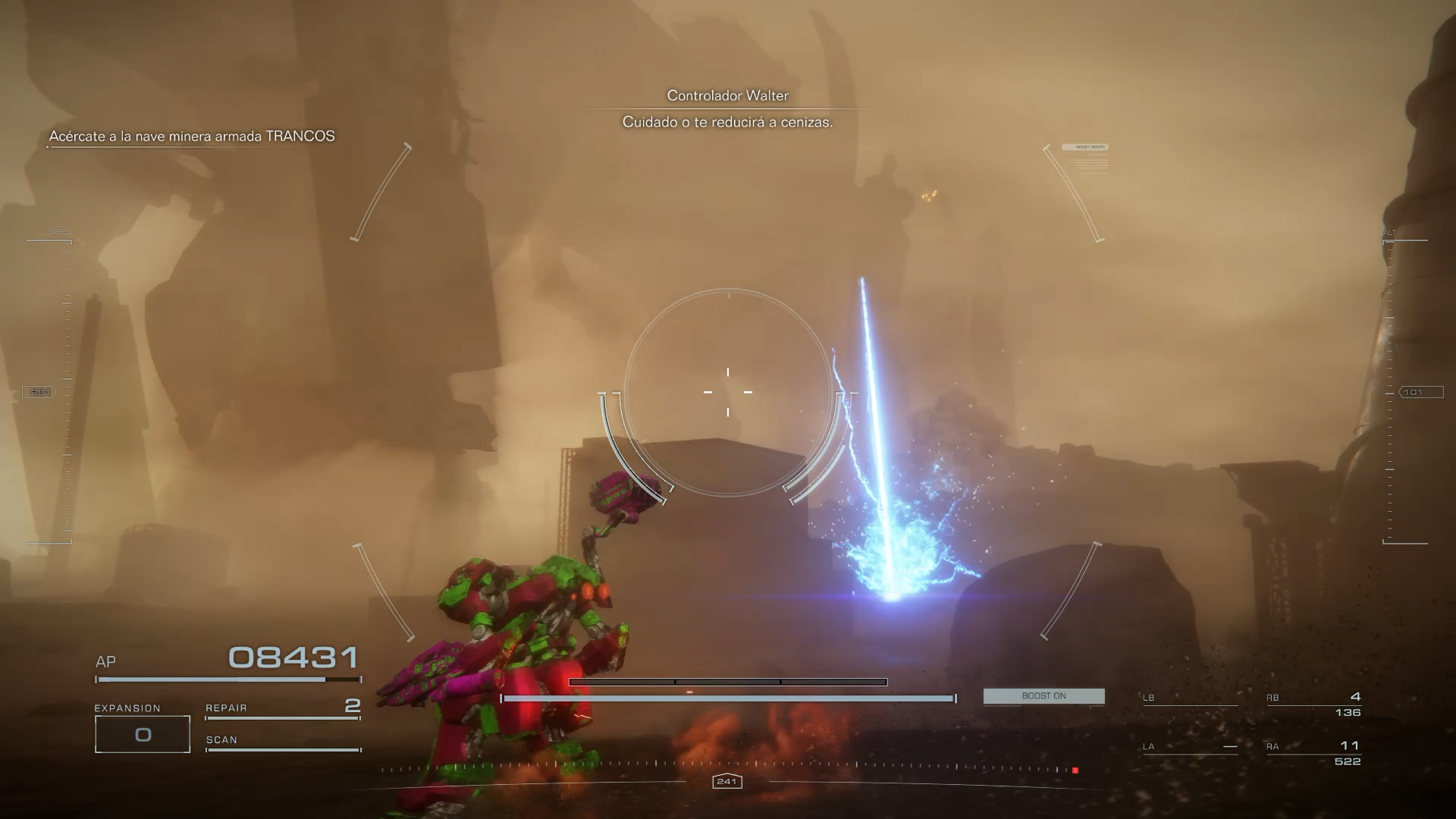
Task: Choose the LA arm weapon slot
Action: click(1190, 747)
